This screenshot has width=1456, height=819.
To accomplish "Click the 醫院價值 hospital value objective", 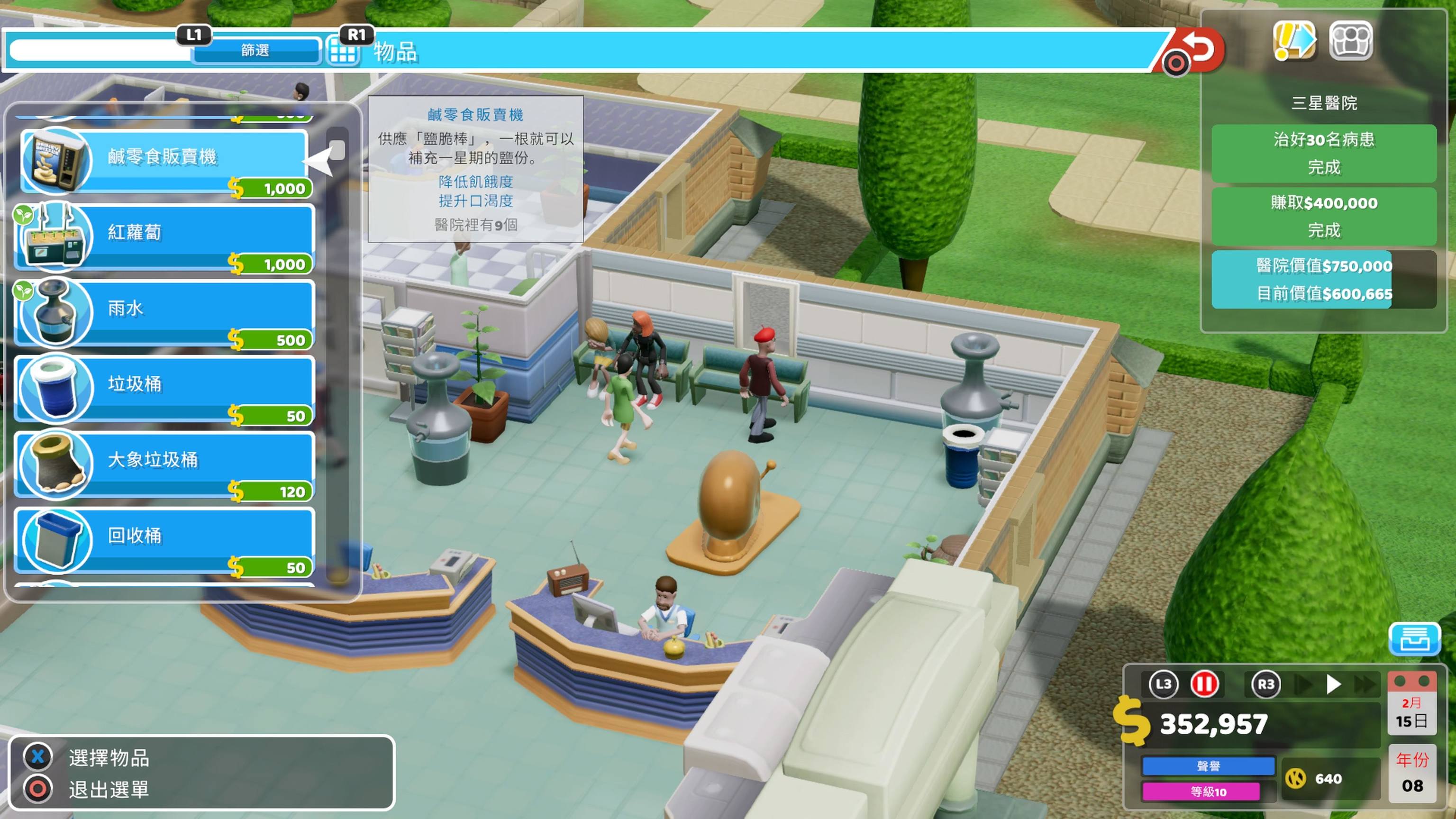I will 1323,279.
